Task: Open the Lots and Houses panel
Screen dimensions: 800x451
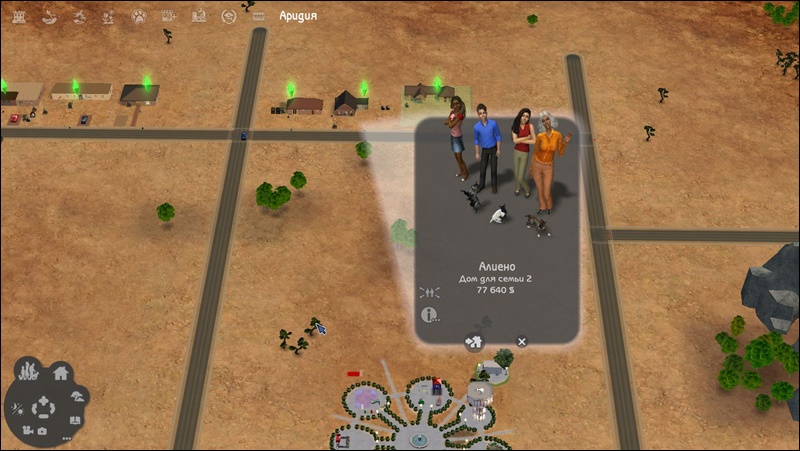Action: pos(60,374)
